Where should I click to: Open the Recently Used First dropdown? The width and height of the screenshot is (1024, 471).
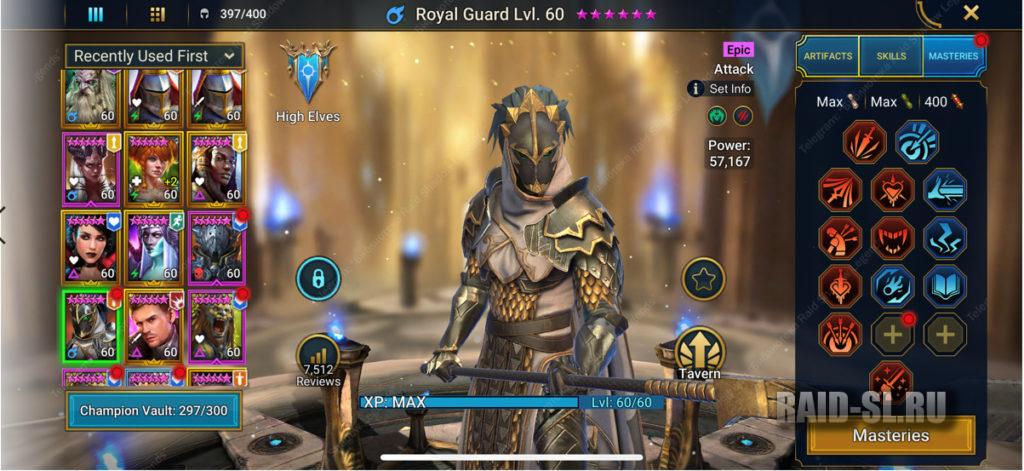[x=154, y=56]
